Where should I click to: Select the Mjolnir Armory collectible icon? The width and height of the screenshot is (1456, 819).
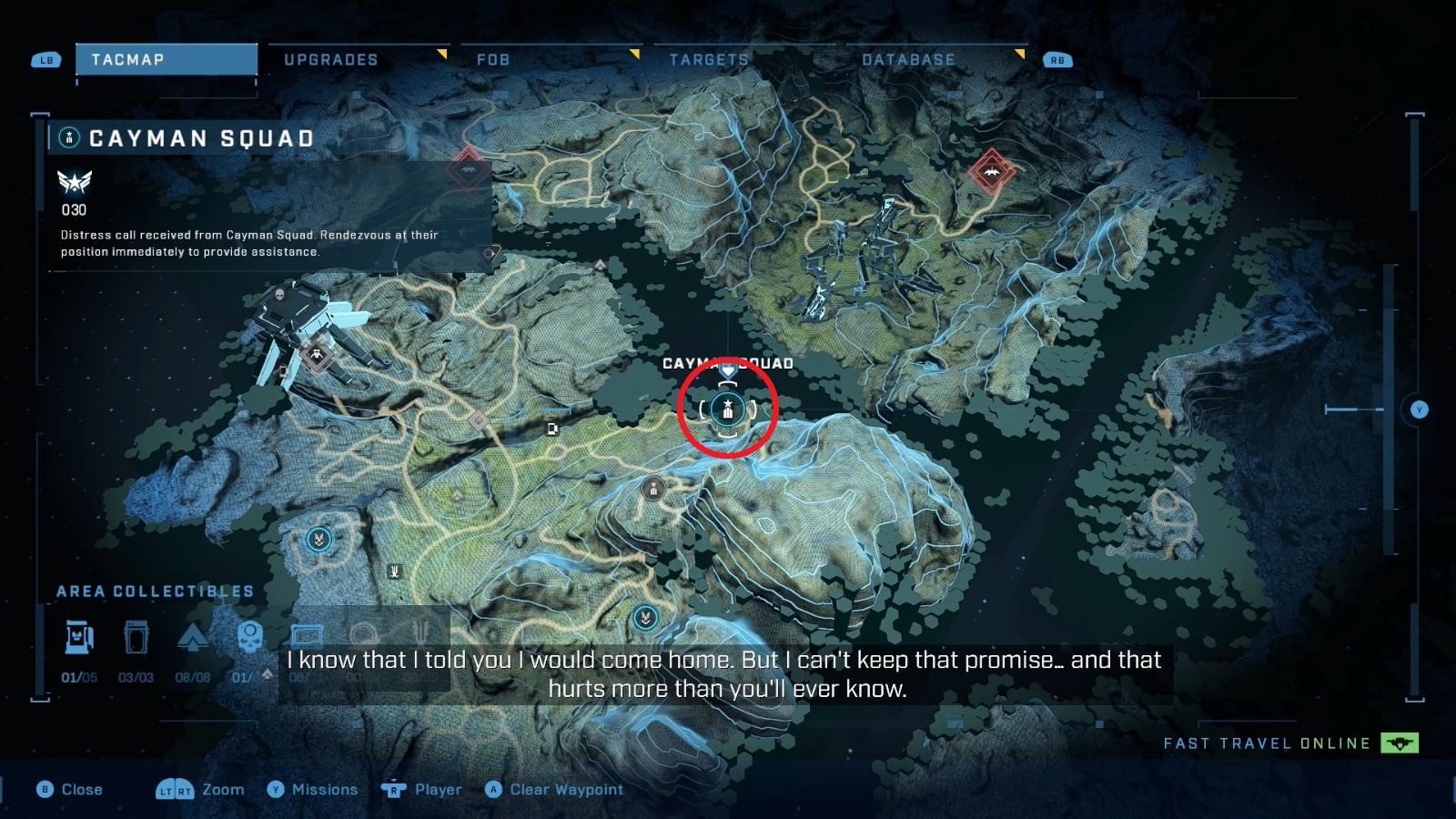click(x=80, y=637)
